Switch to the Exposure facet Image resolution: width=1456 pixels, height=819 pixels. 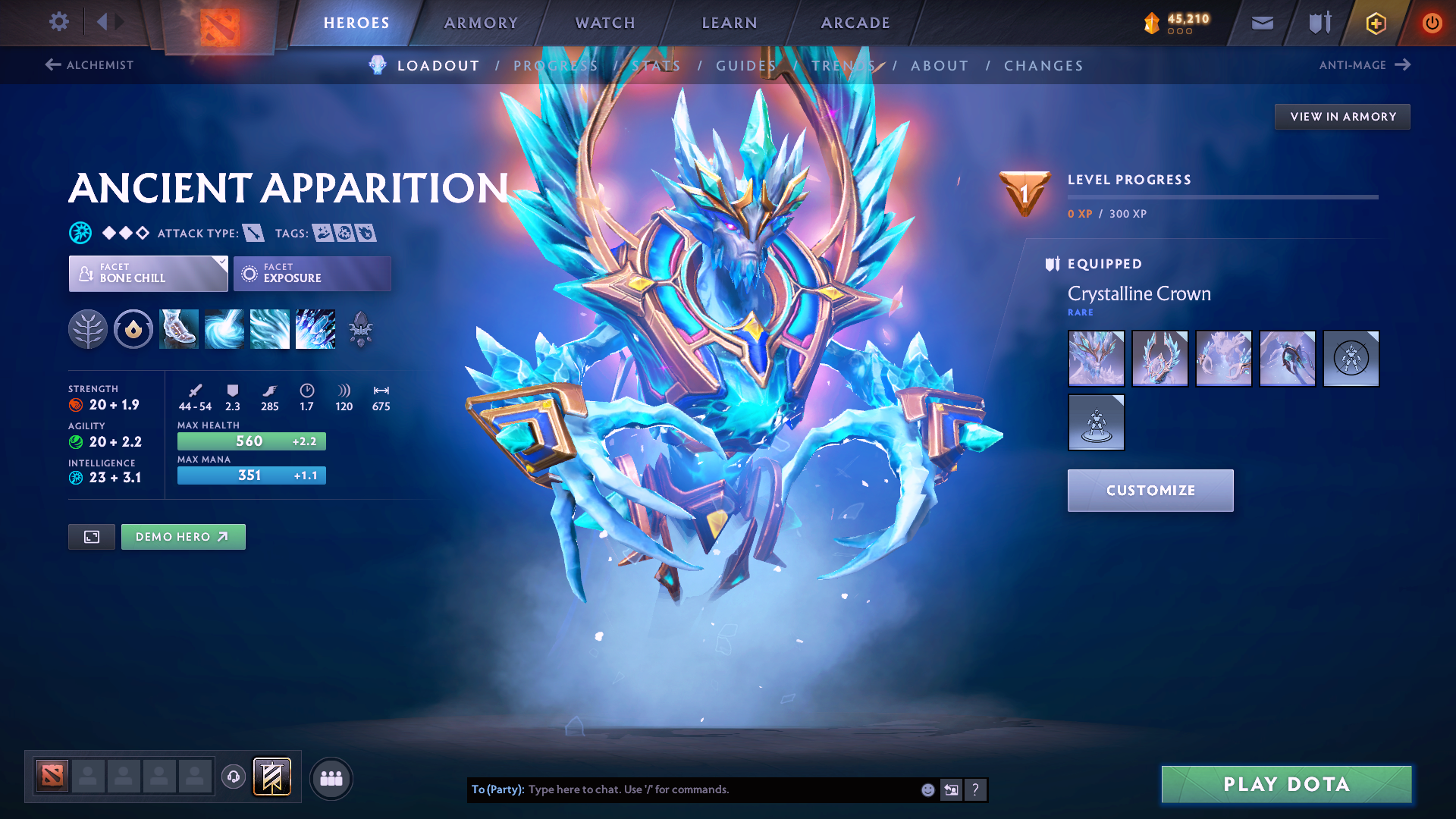312,274
